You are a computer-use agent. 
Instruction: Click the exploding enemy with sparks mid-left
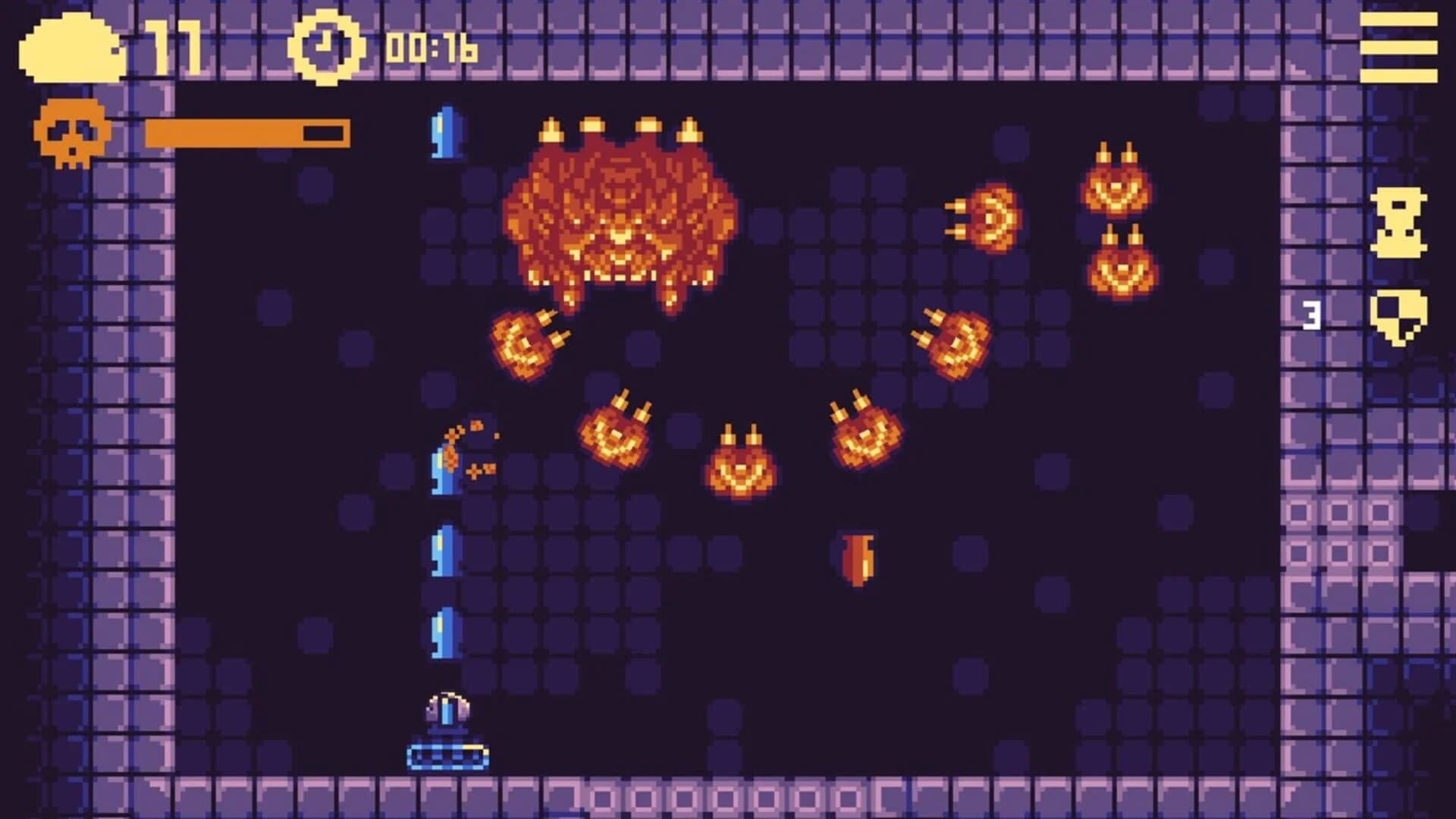click(x=455, y=455)
